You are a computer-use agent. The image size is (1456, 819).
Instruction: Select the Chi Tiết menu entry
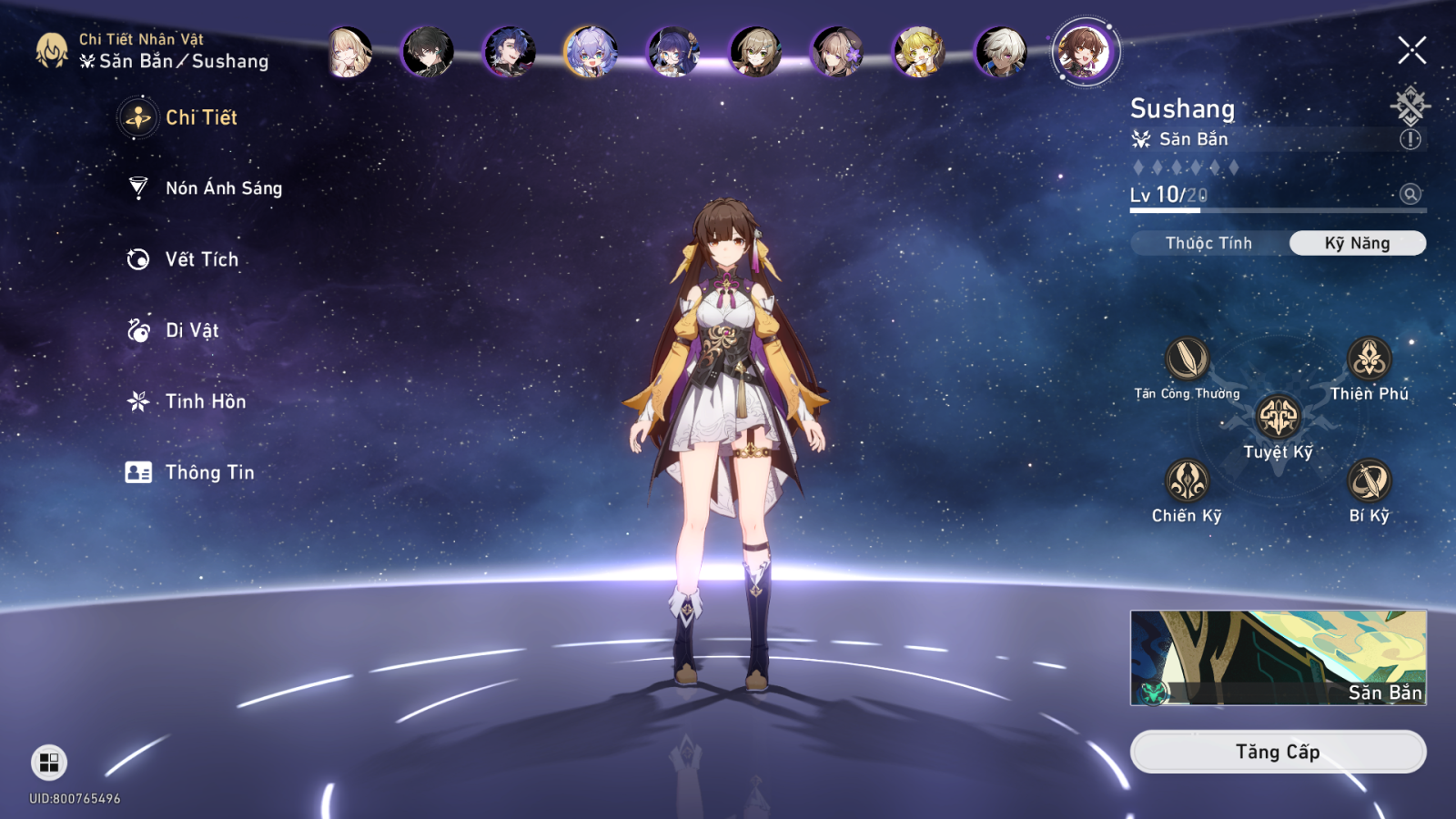[x=200, y=117]
